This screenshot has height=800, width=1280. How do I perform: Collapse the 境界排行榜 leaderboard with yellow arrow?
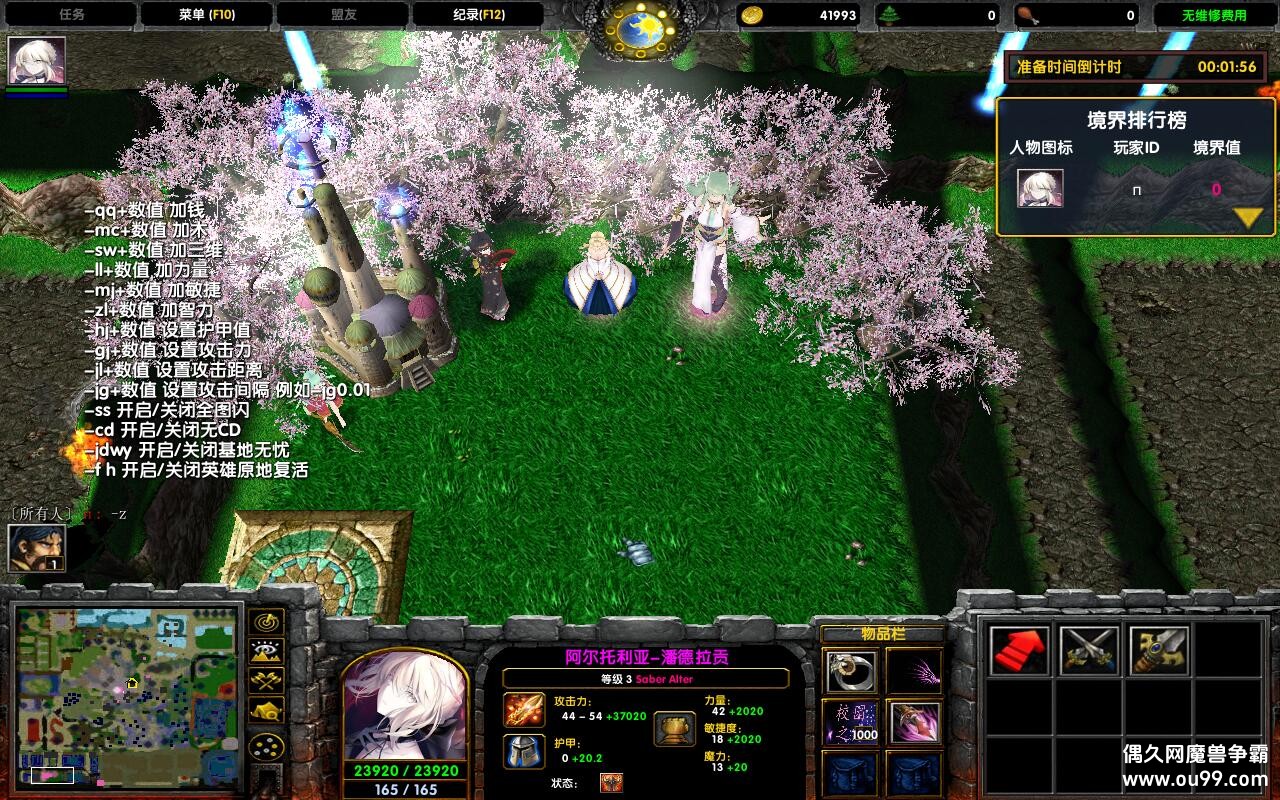1247,217
